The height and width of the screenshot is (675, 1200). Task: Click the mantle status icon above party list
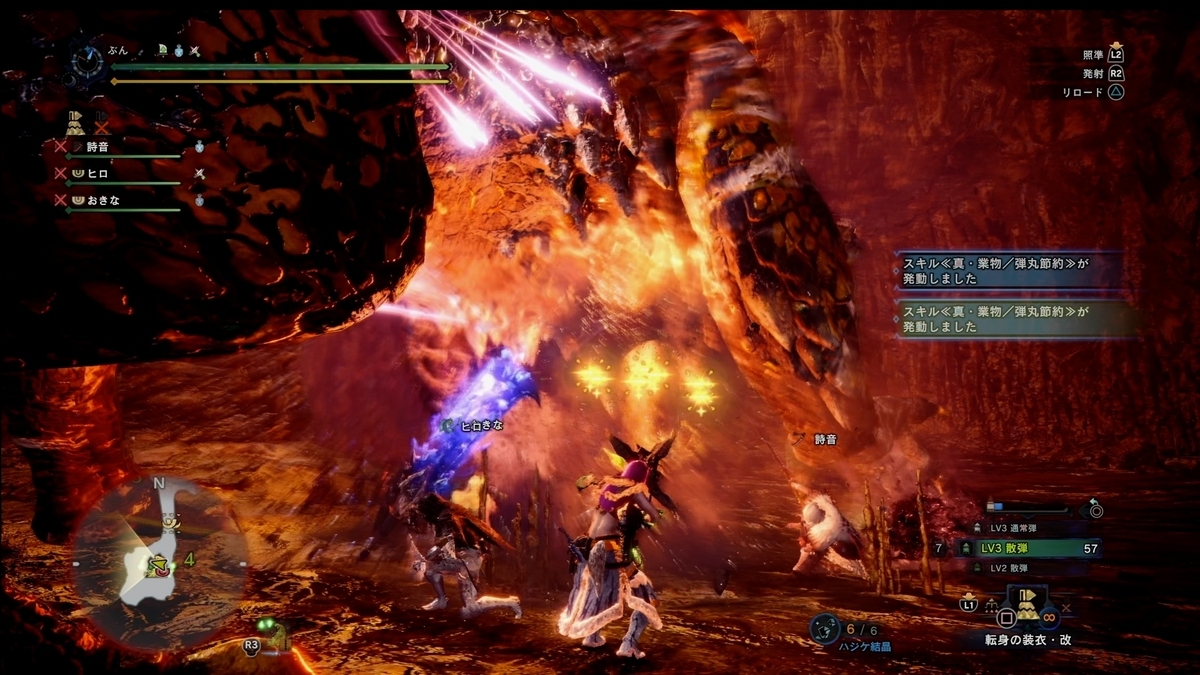tap(76, 124)
